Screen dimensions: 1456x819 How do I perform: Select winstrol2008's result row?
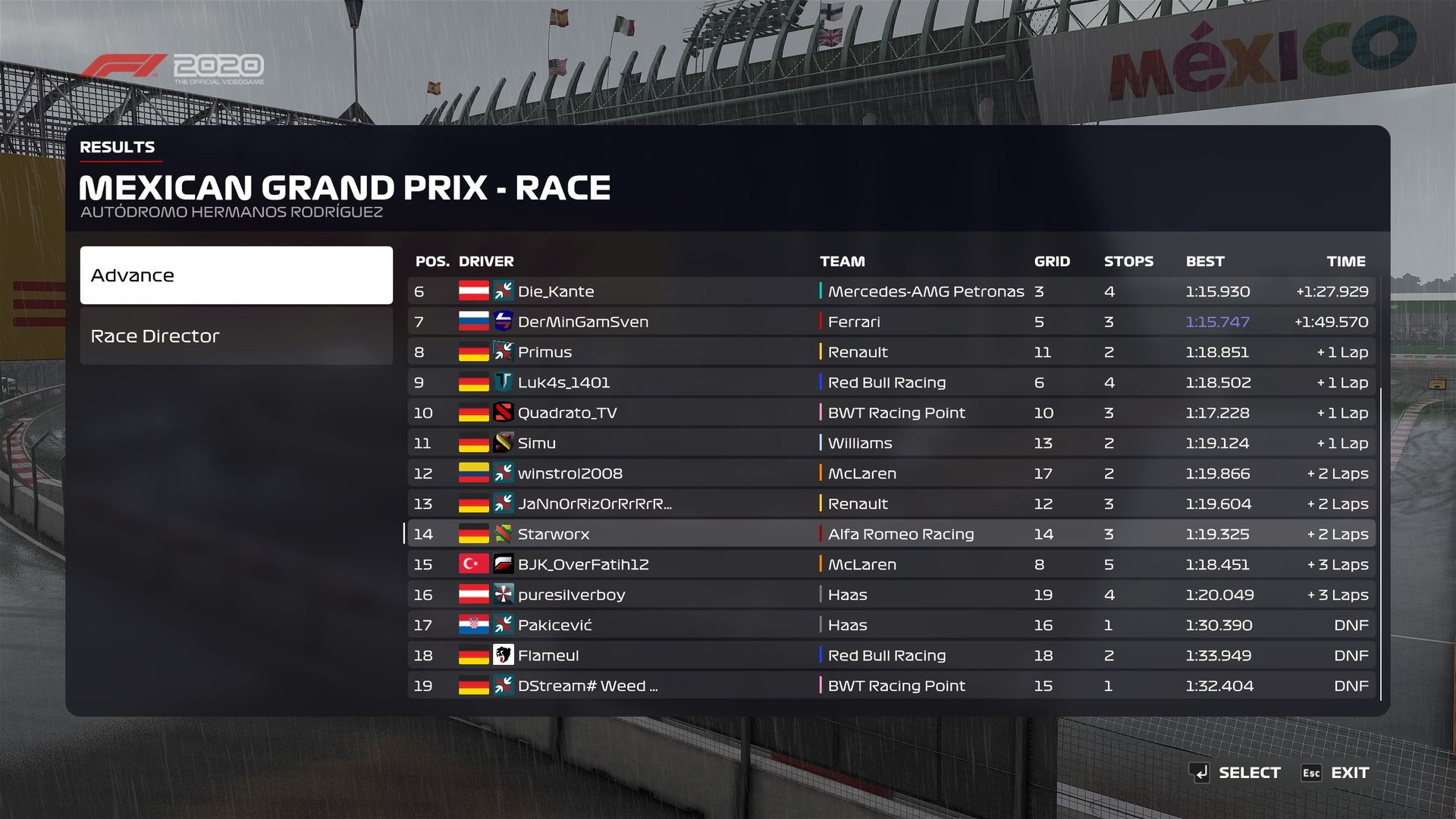[x=891, y=473]
